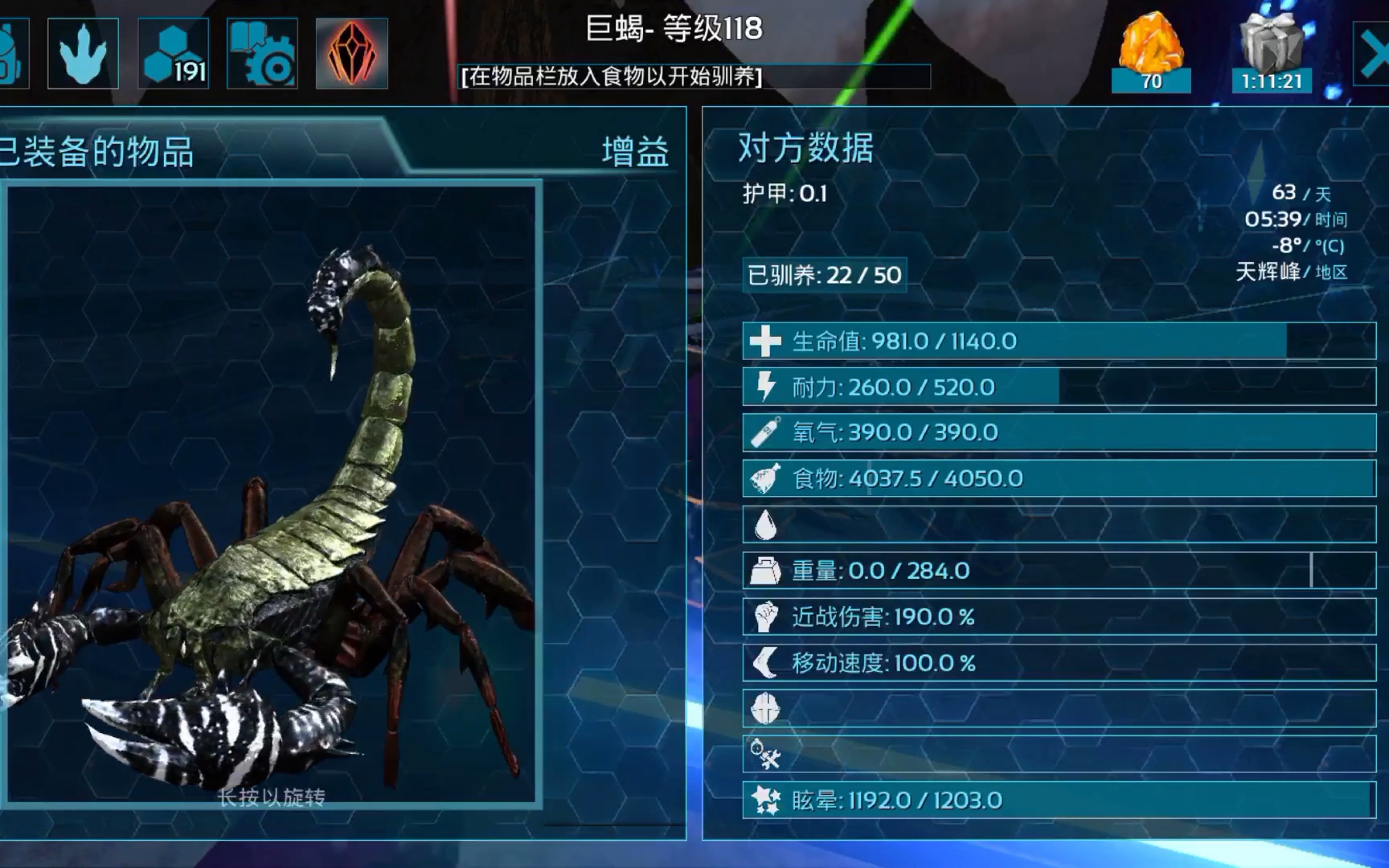The width and height of the screenshot is (1389, 868).
Task: Click the scorpion preview model panel
Action: coord(271,494)
